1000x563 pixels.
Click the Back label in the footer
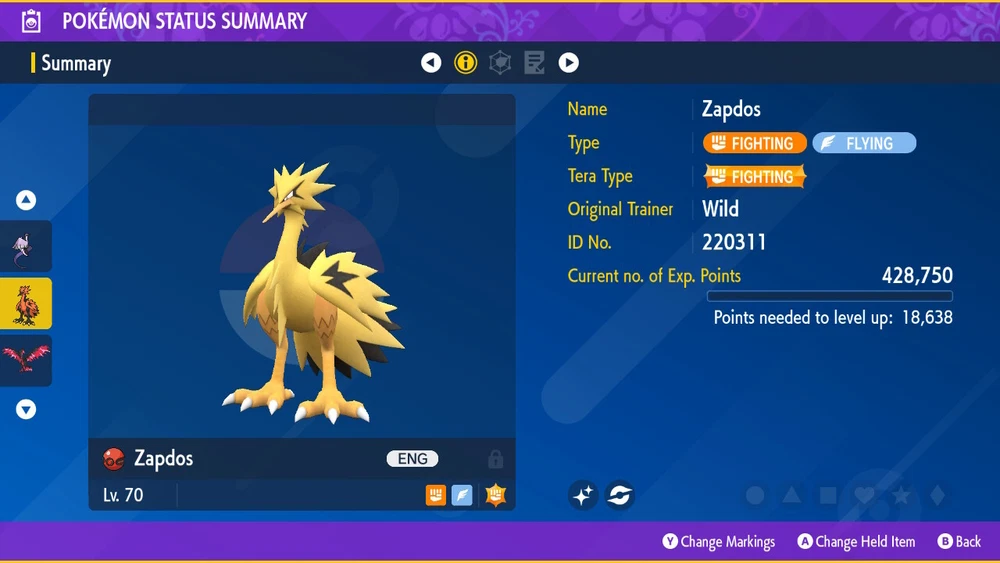coord(959,542)
